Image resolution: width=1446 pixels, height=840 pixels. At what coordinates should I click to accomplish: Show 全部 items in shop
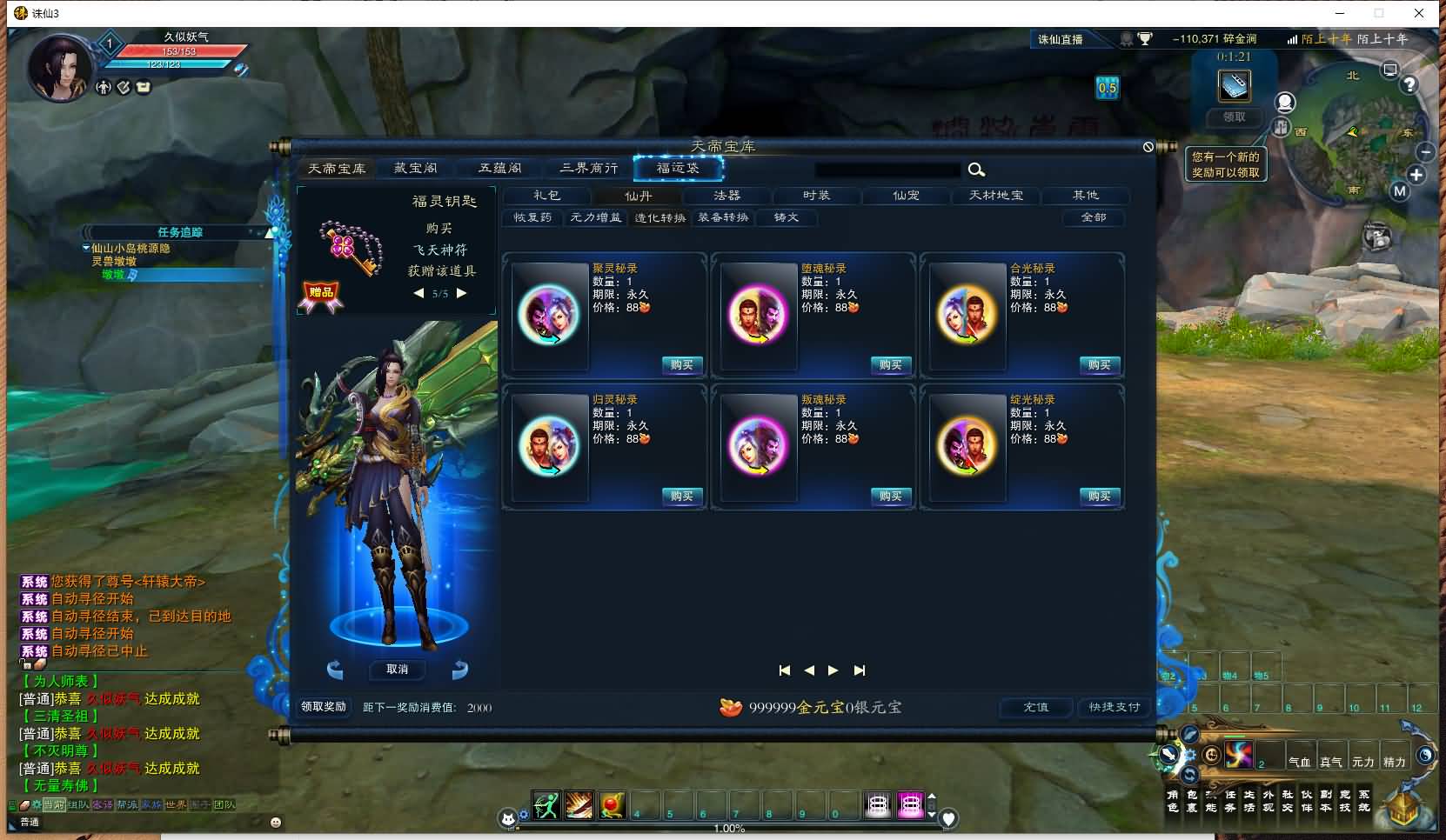coord(1094,217)
